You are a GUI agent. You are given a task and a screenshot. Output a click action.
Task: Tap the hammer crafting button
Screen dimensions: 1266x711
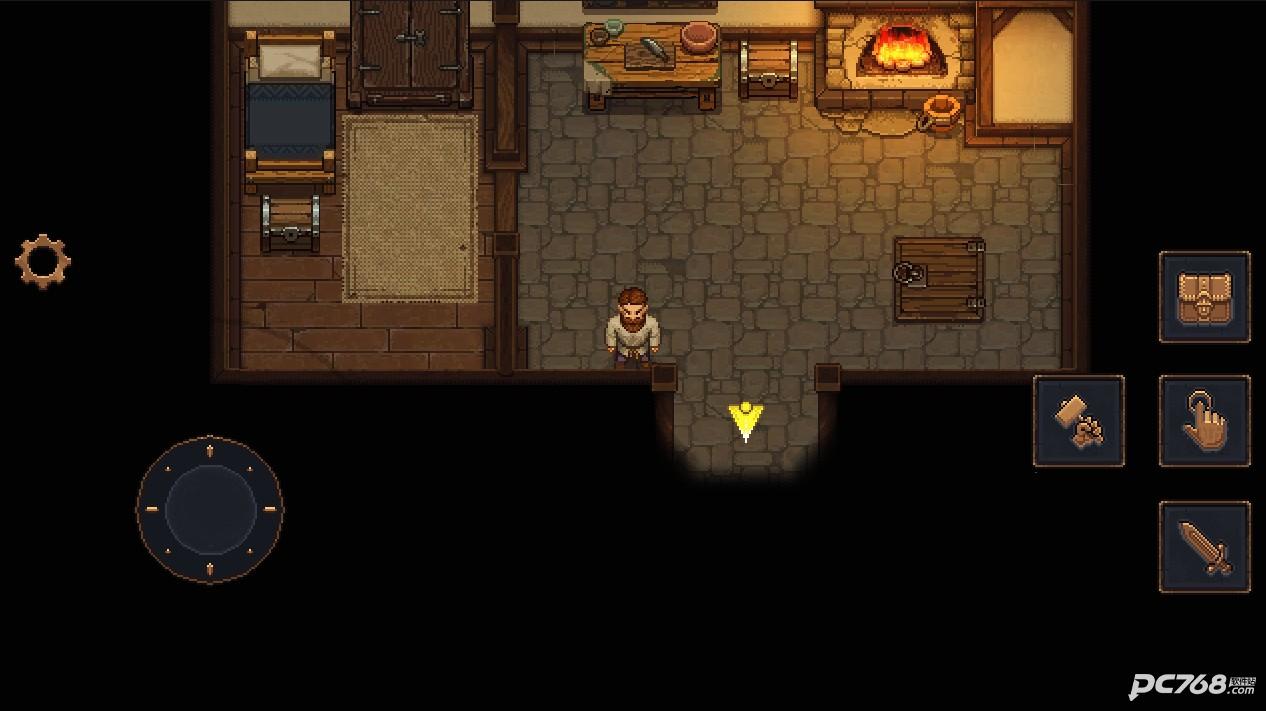pos(1078,421)
